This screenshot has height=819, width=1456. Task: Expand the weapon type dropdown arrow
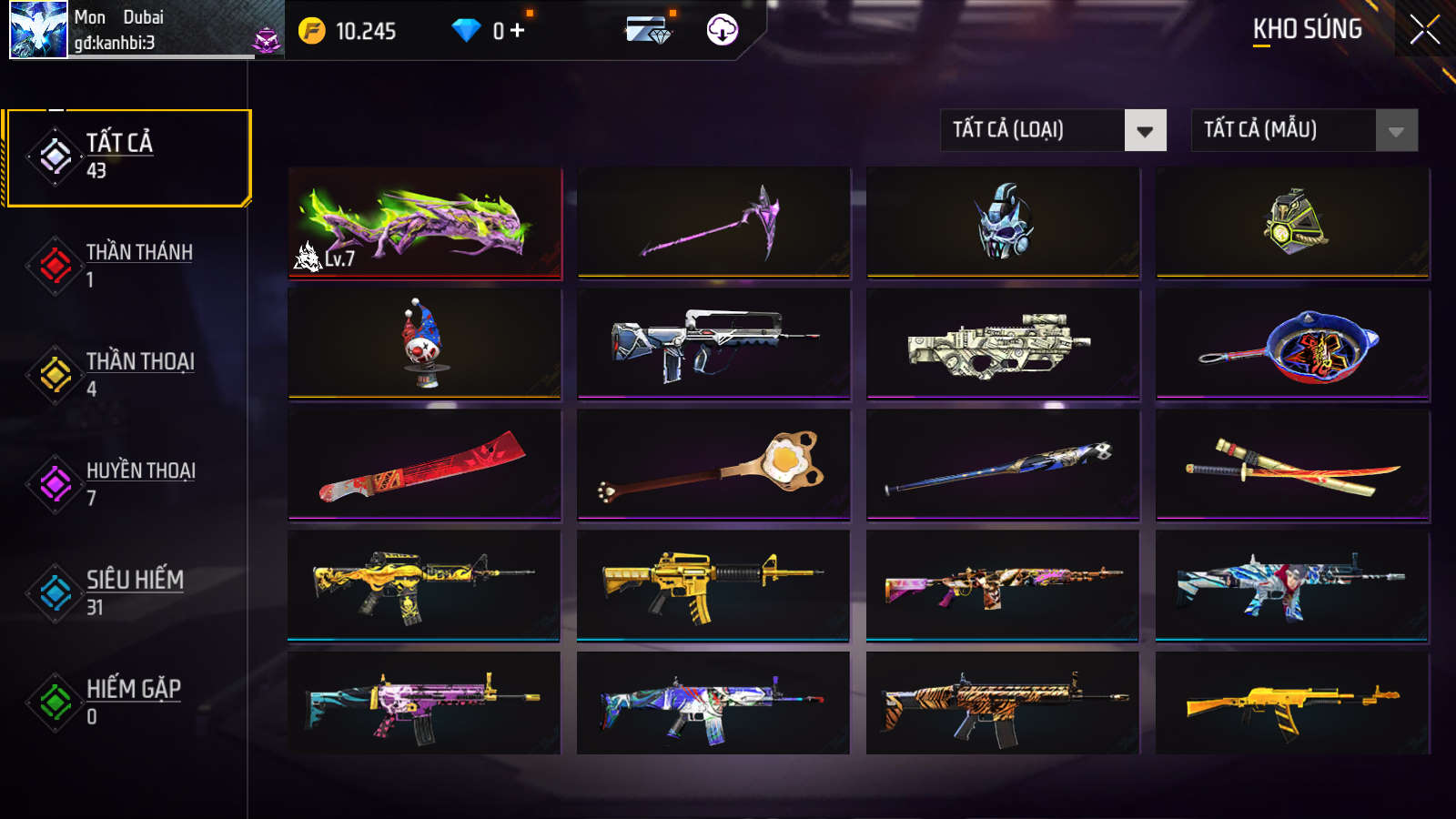(x=1145, y=129)
